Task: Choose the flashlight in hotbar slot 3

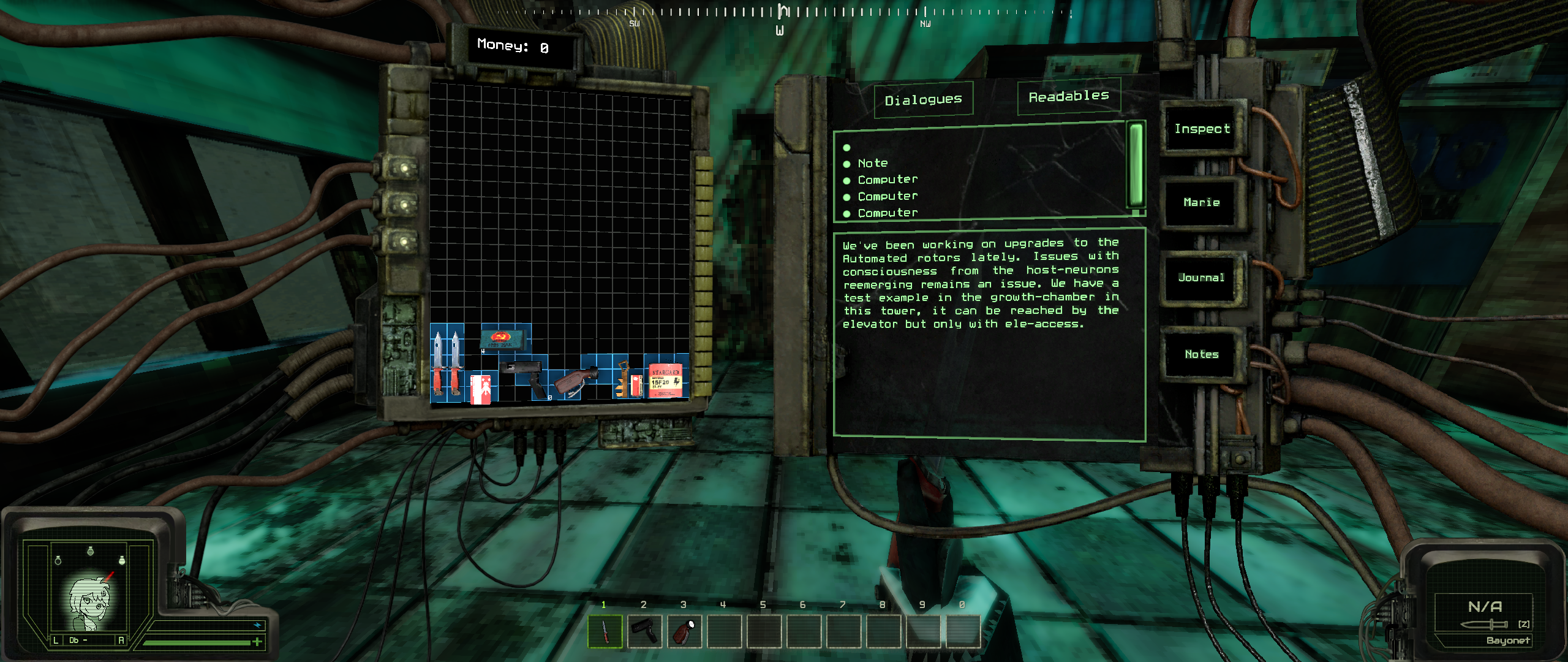Action: click(684, 631)
